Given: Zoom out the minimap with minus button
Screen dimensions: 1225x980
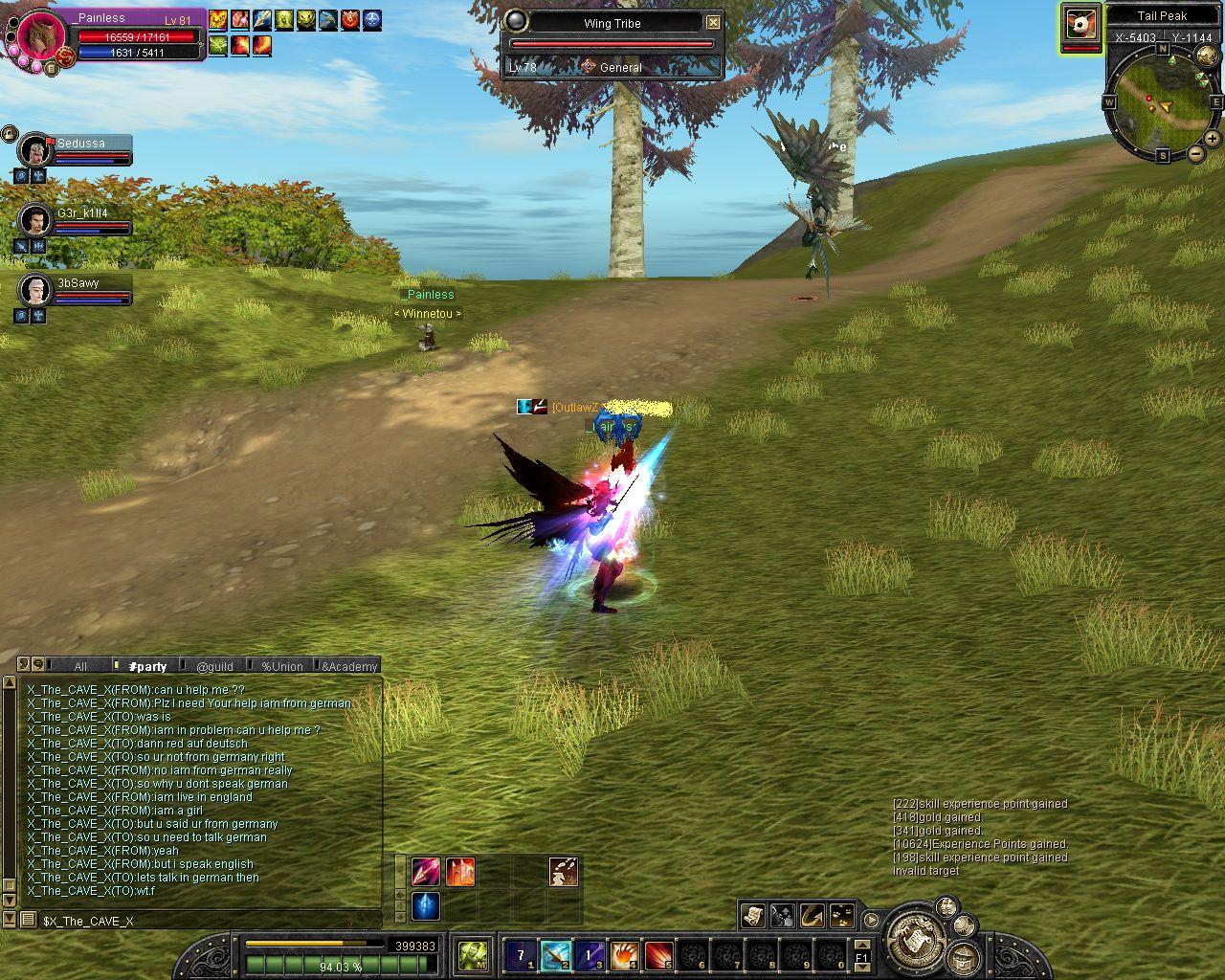Looking at the screenshot, I should point(1195,153).
